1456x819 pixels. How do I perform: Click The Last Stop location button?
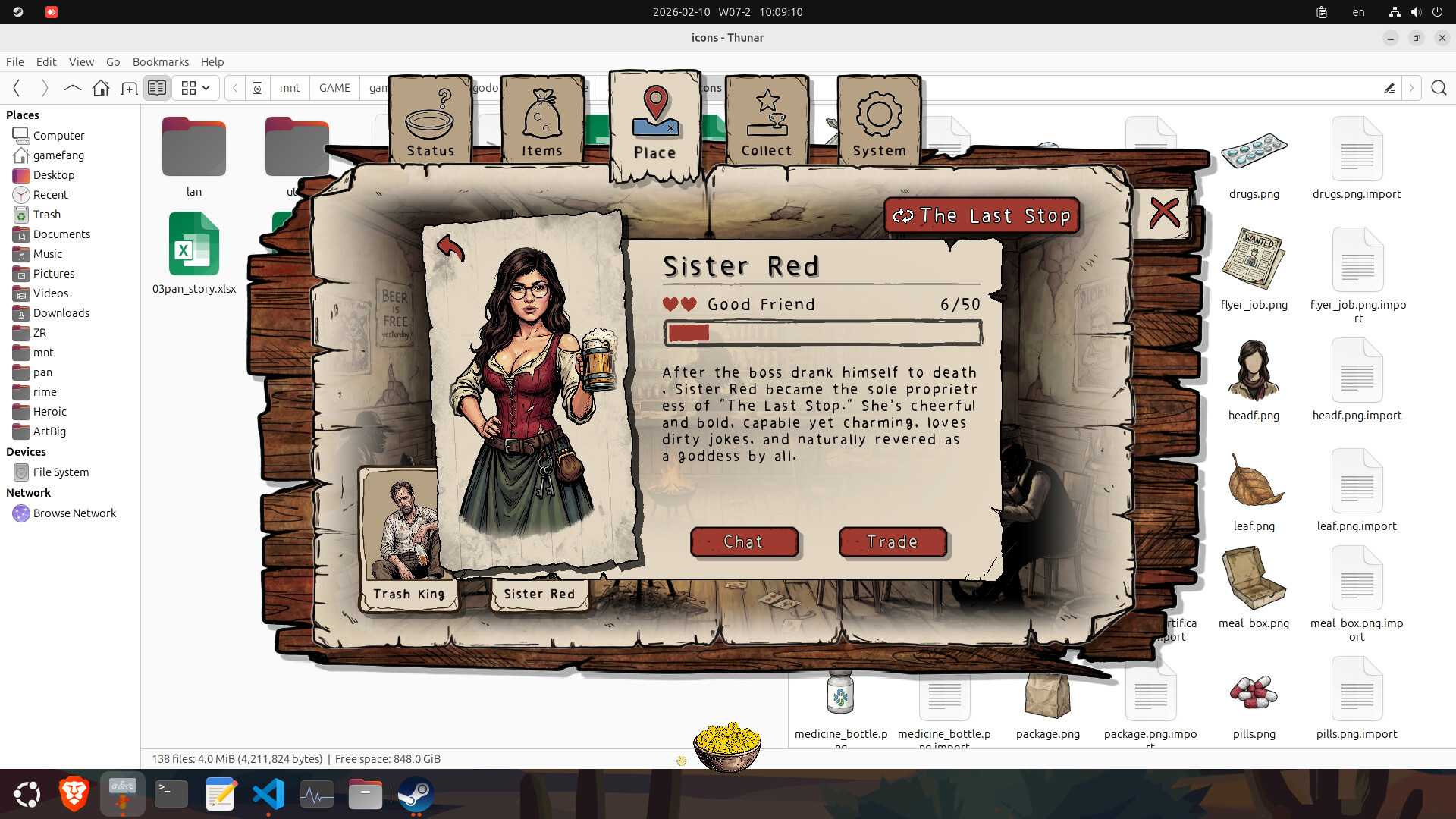[x=981, y=216]
